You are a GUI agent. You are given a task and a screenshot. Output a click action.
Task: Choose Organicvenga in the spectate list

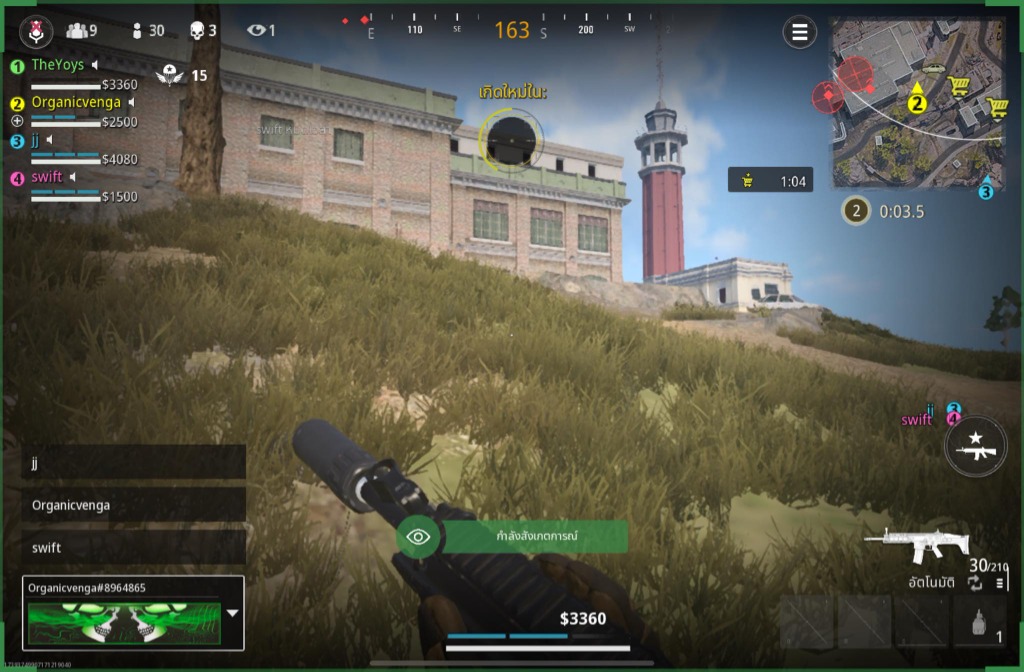point(133,505)
